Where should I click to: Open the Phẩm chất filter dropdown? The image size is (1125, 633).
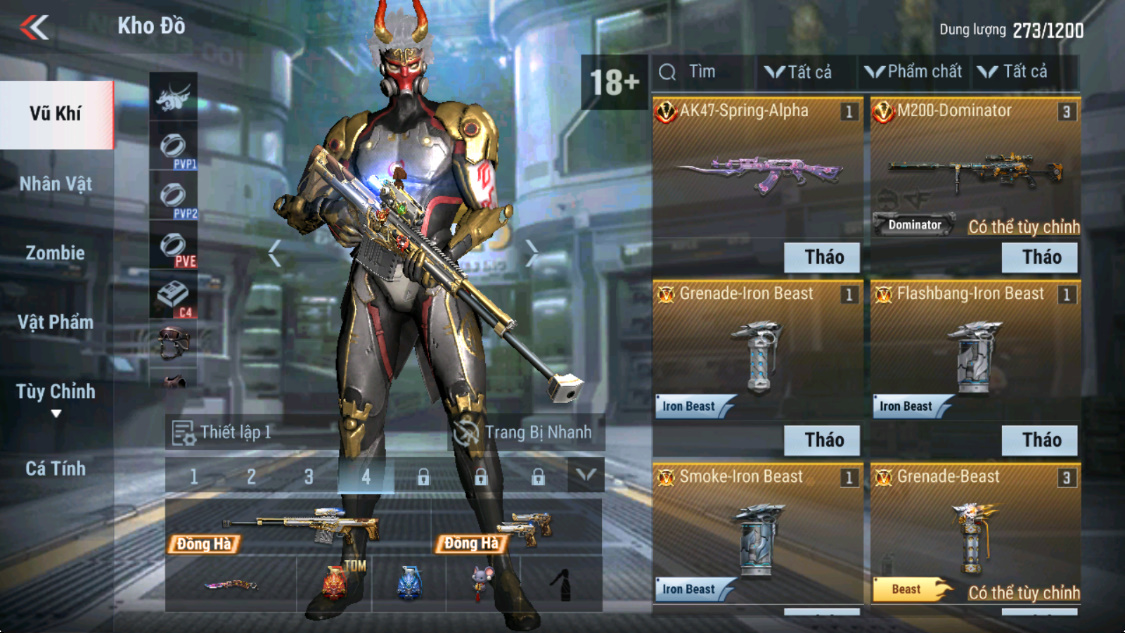(912, 72)
